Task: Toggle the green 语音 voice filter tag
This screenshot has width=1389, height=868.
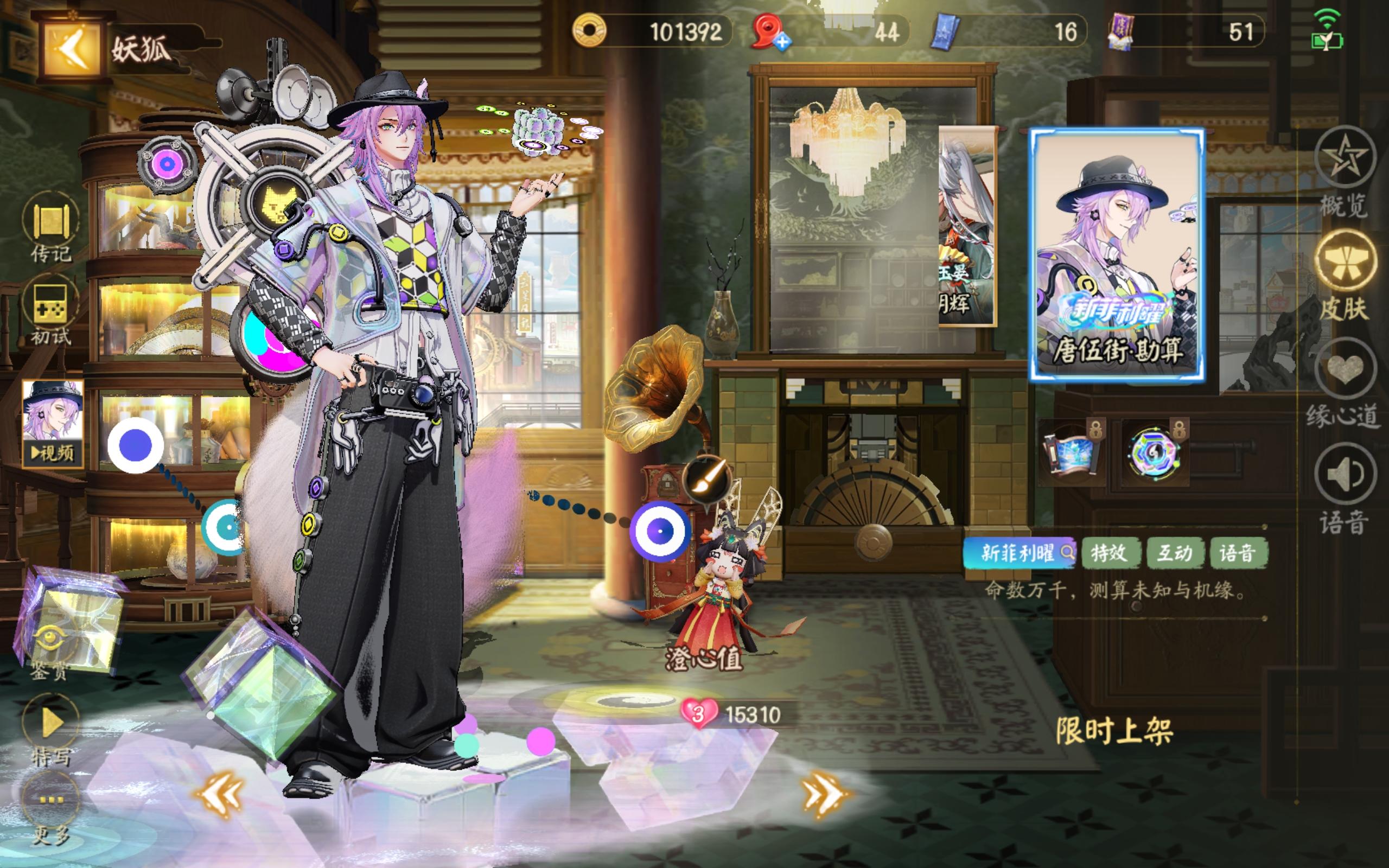Action: pyautogui.click(x=1240, y=552)
